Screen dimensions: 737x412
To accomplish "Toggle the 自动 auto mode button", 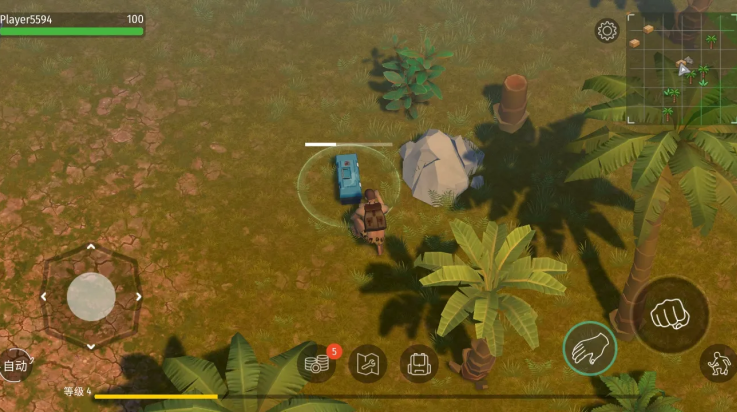I will (15, 366).
